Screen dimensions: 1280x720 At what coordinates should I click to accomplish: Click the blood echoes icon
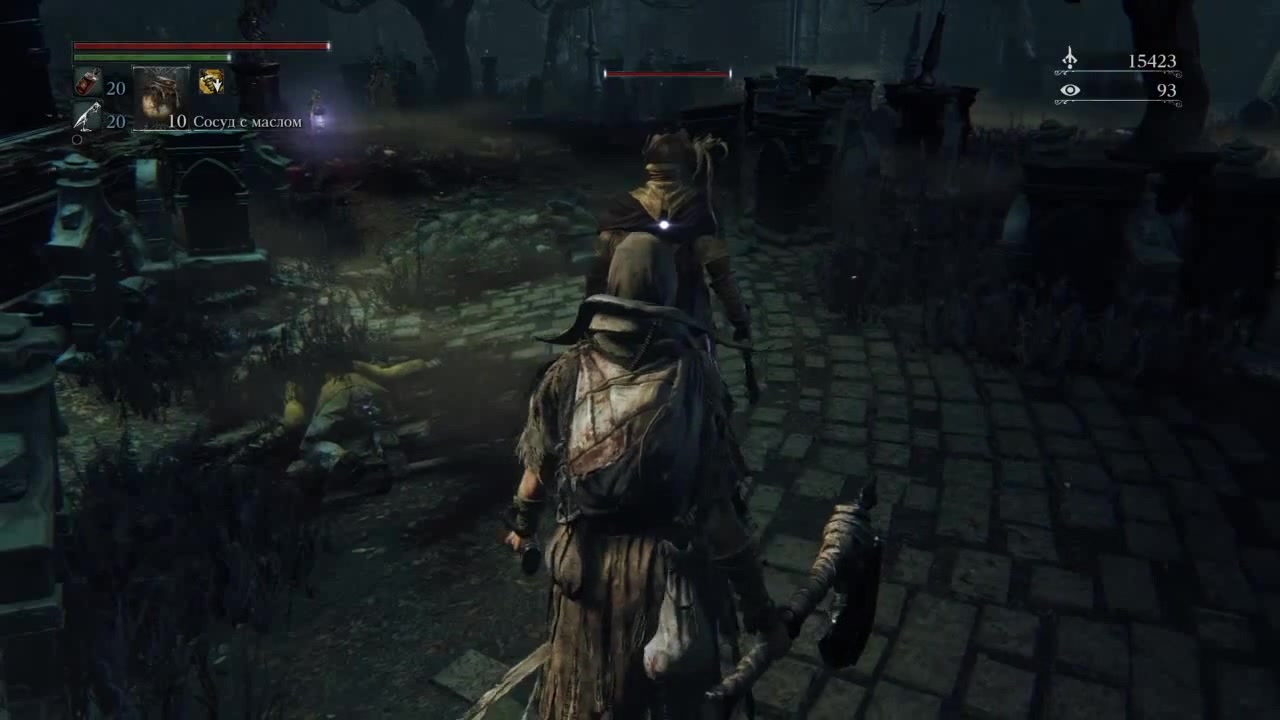tap(1069, 60)
